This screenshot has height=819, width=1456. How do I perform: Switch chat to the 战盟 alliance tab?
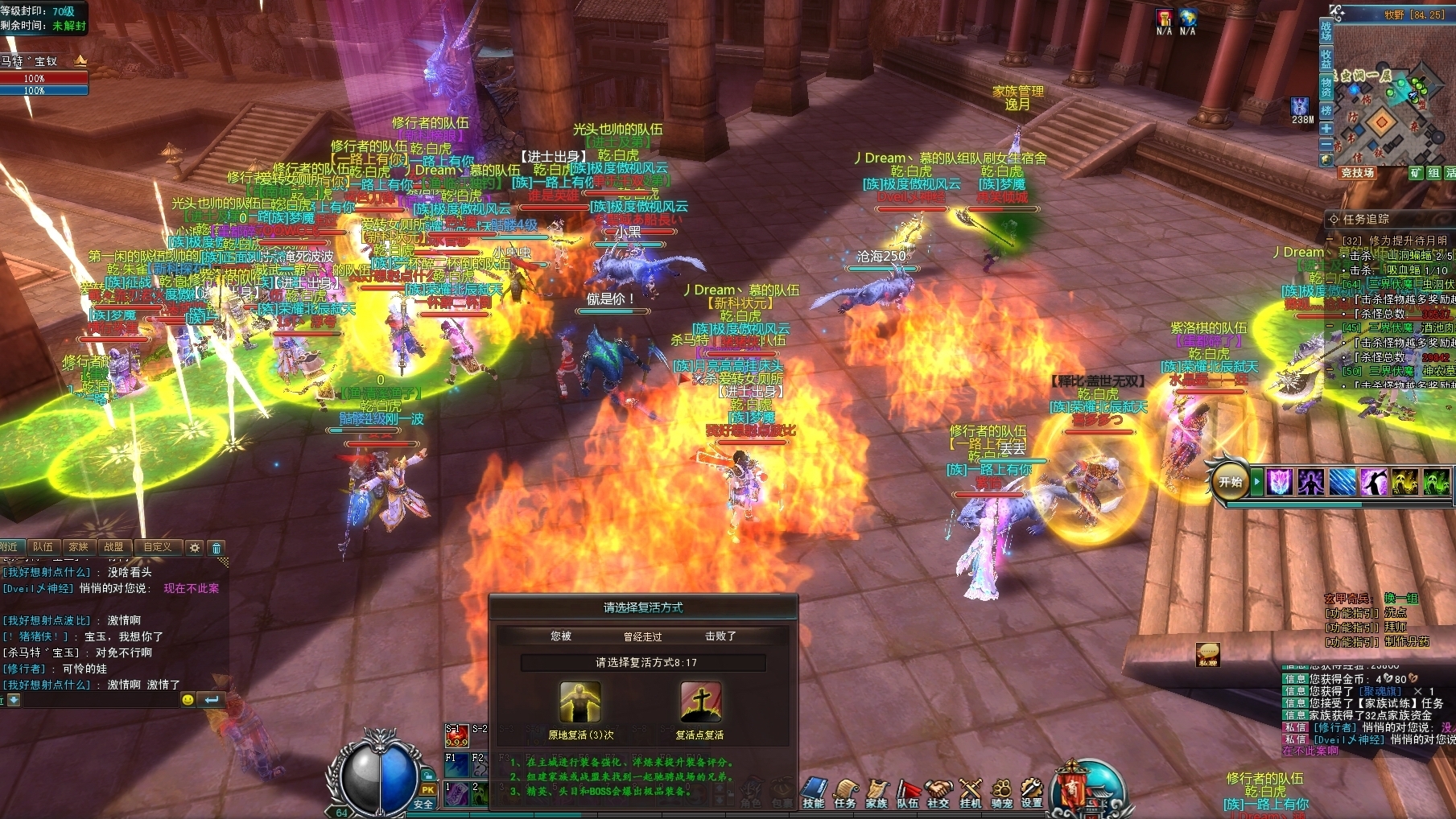tap(113, 547)
